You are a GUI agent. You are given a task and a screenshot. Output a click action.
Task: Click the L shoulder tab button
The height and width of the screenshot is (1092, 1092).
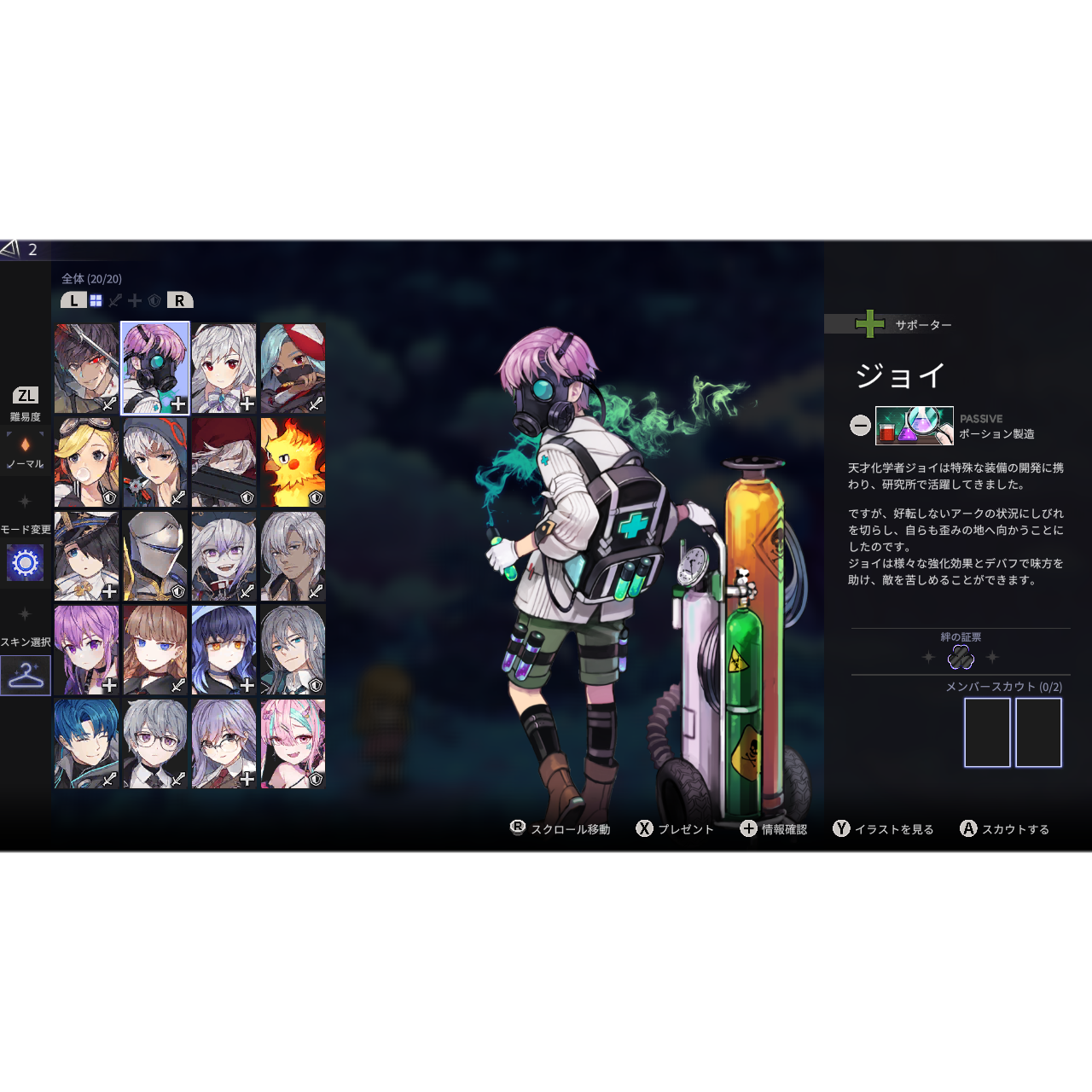click(x=73, y=300)
